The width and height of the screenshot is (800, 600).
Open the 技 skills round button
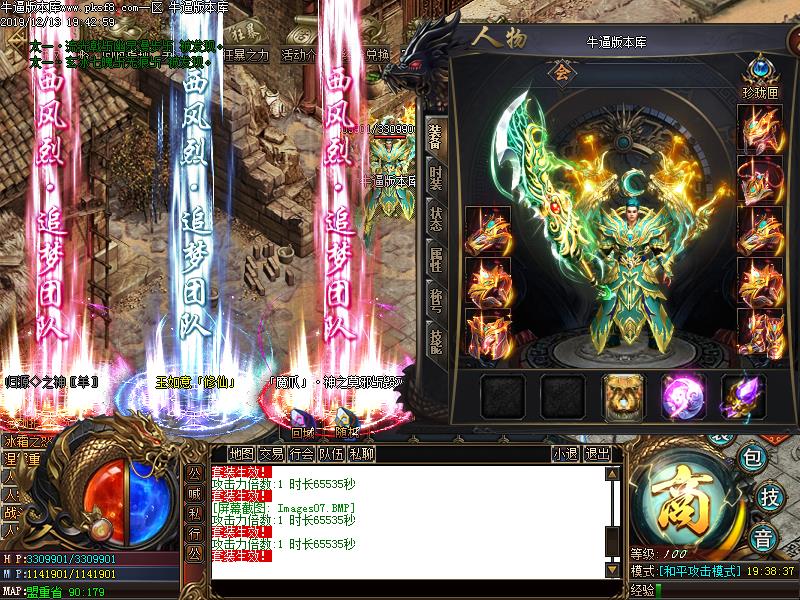click(769, 496)
